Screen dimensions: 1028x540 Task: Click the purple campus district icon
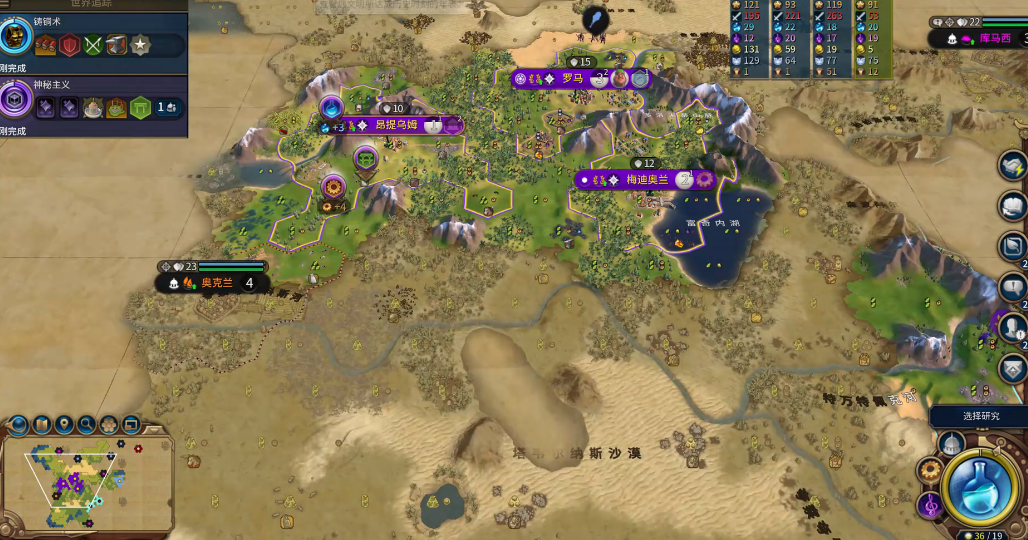(331, 108)
